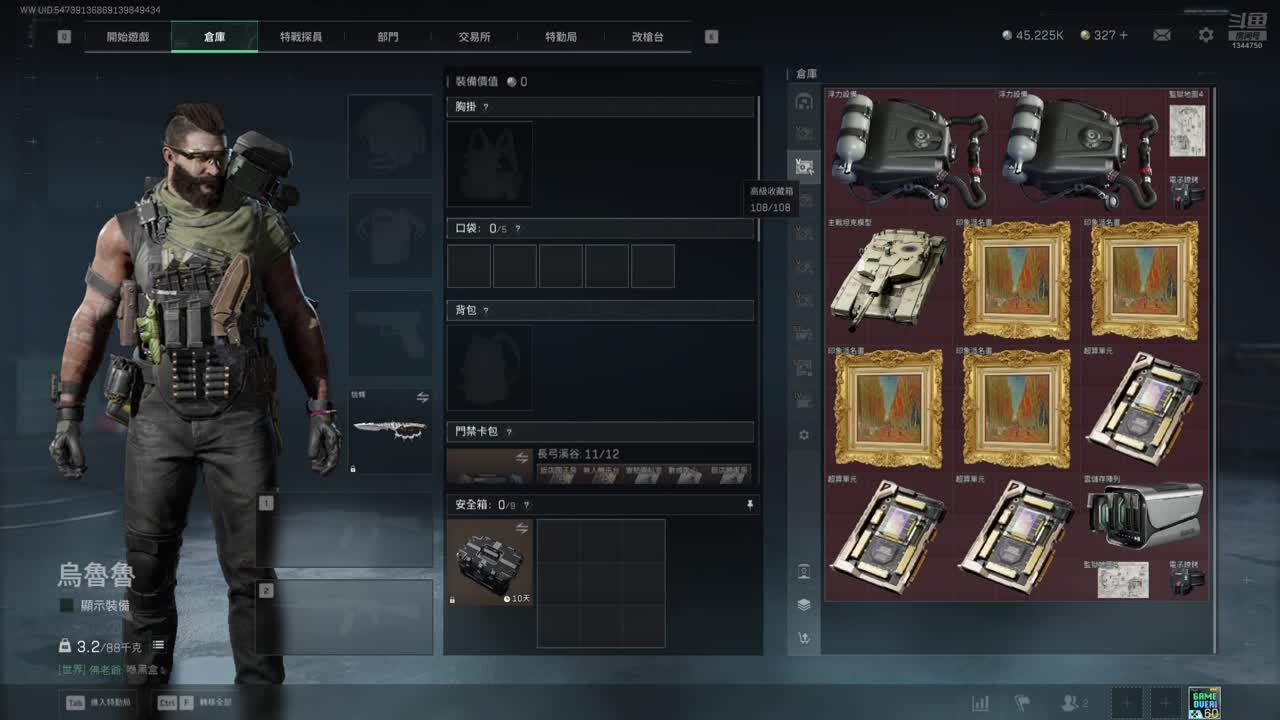Open the weight details list icon
The height and width of the screenshot is (720, 1280).
pos(158,646)
